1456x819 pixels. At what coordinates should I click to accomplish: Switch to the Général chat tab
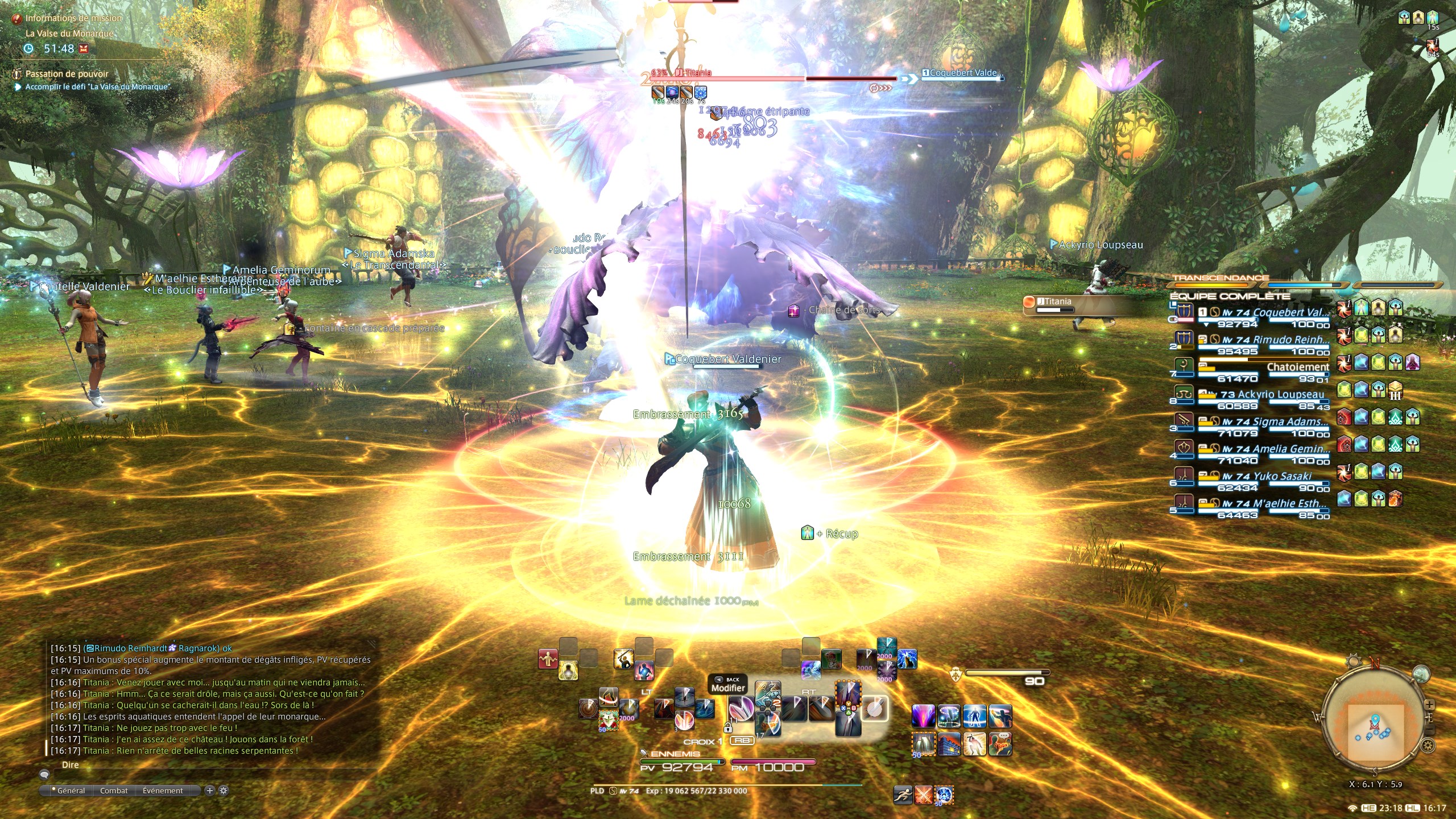tap(71, 791)
